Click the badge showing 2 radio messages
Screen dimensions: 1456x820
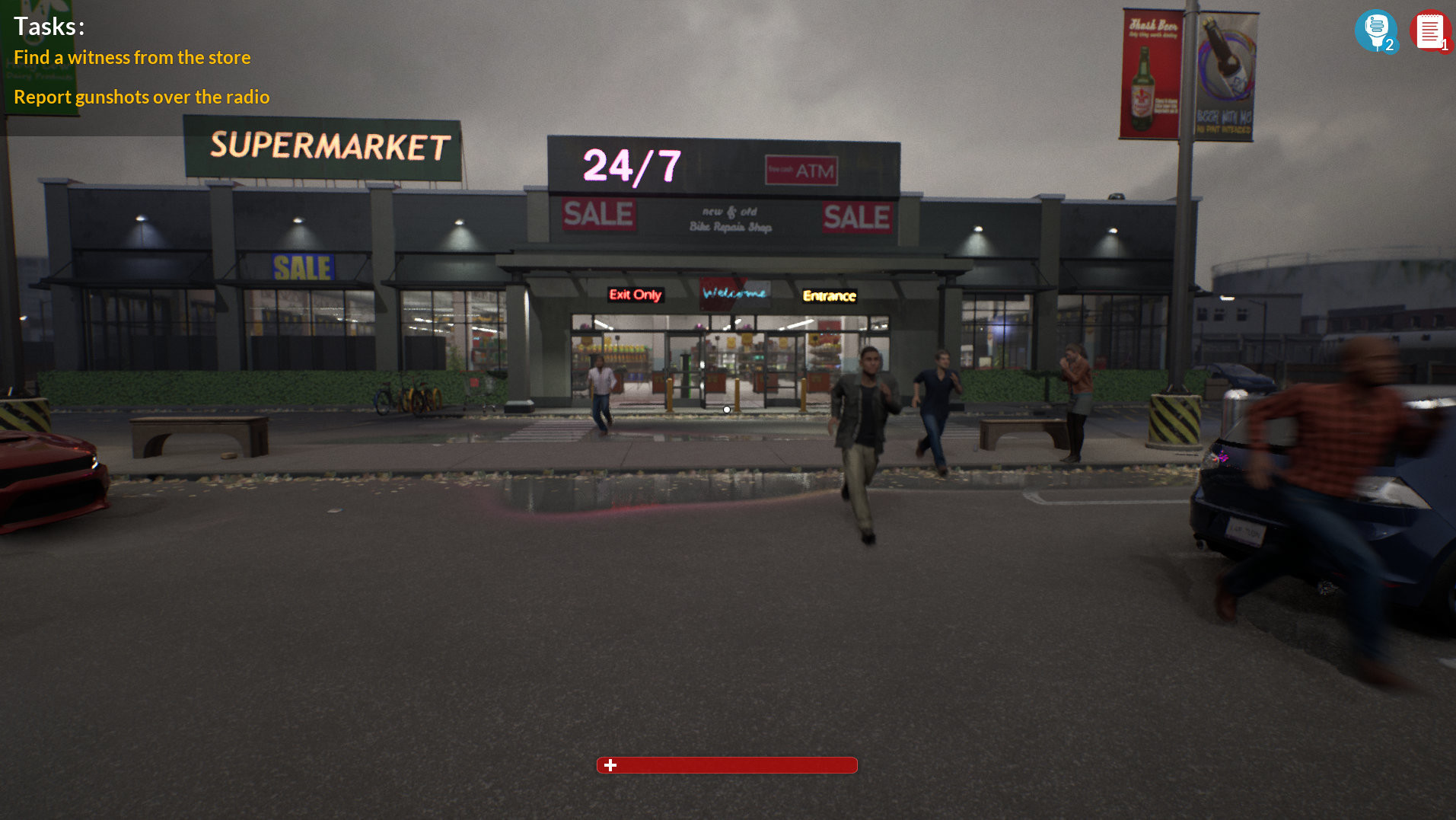(1391, 46)
